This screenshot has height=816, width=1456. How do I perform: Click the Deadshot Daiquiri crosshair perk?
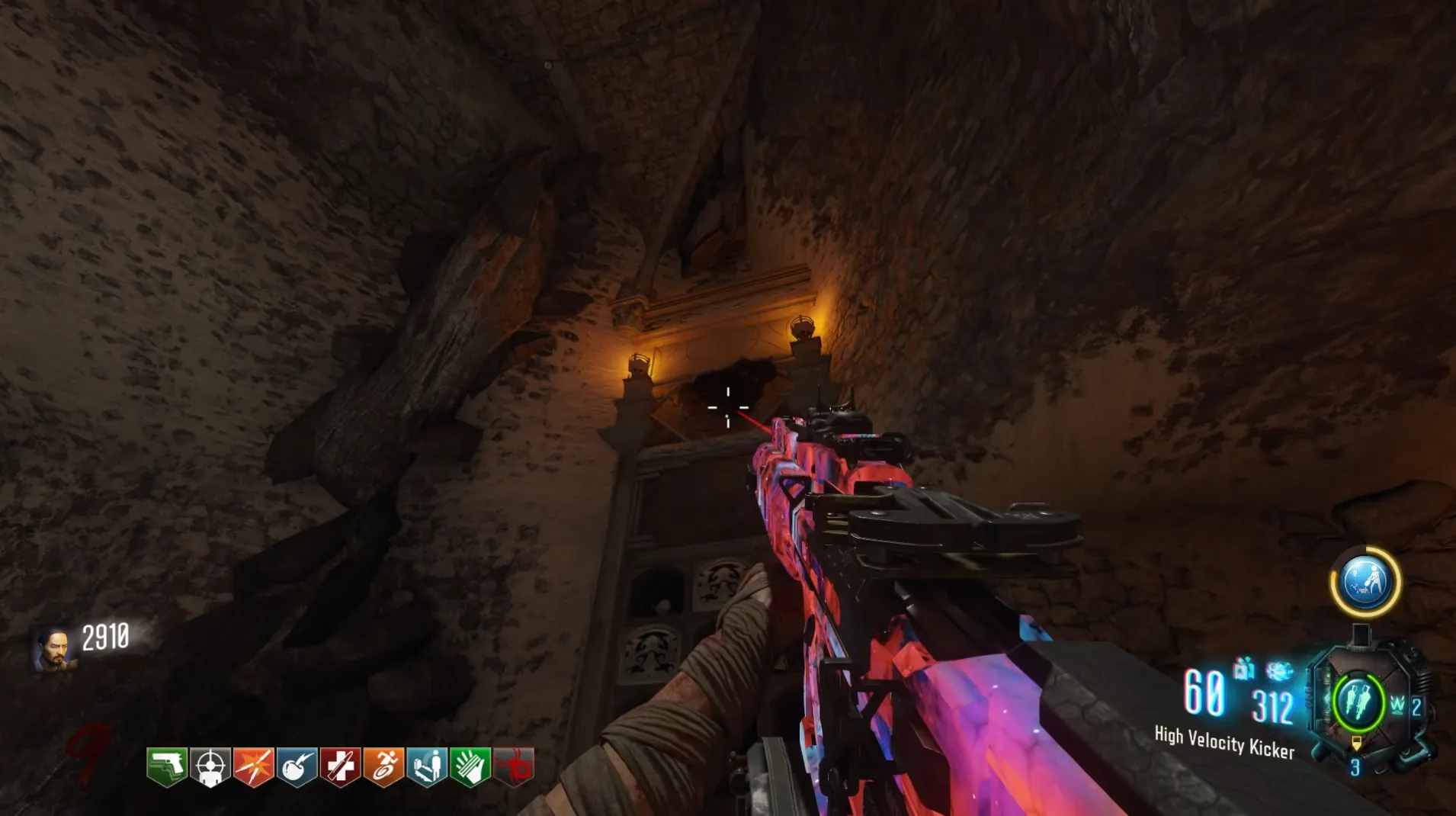point(210,766)
